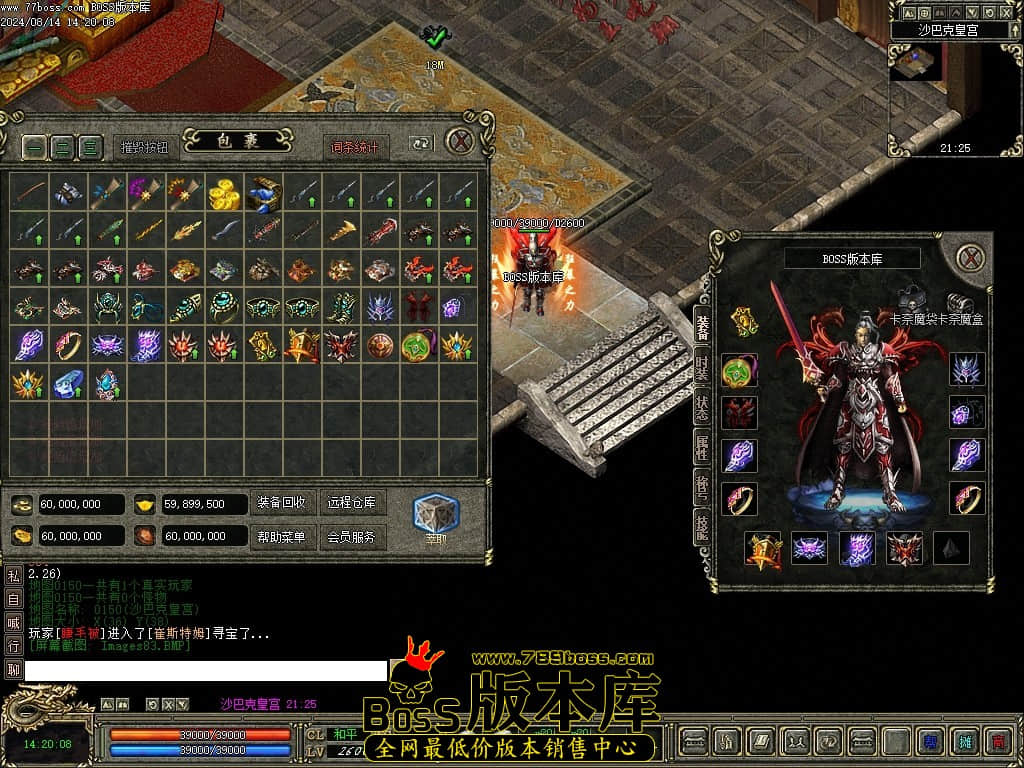Switch to bag page 二

(63, 147)
